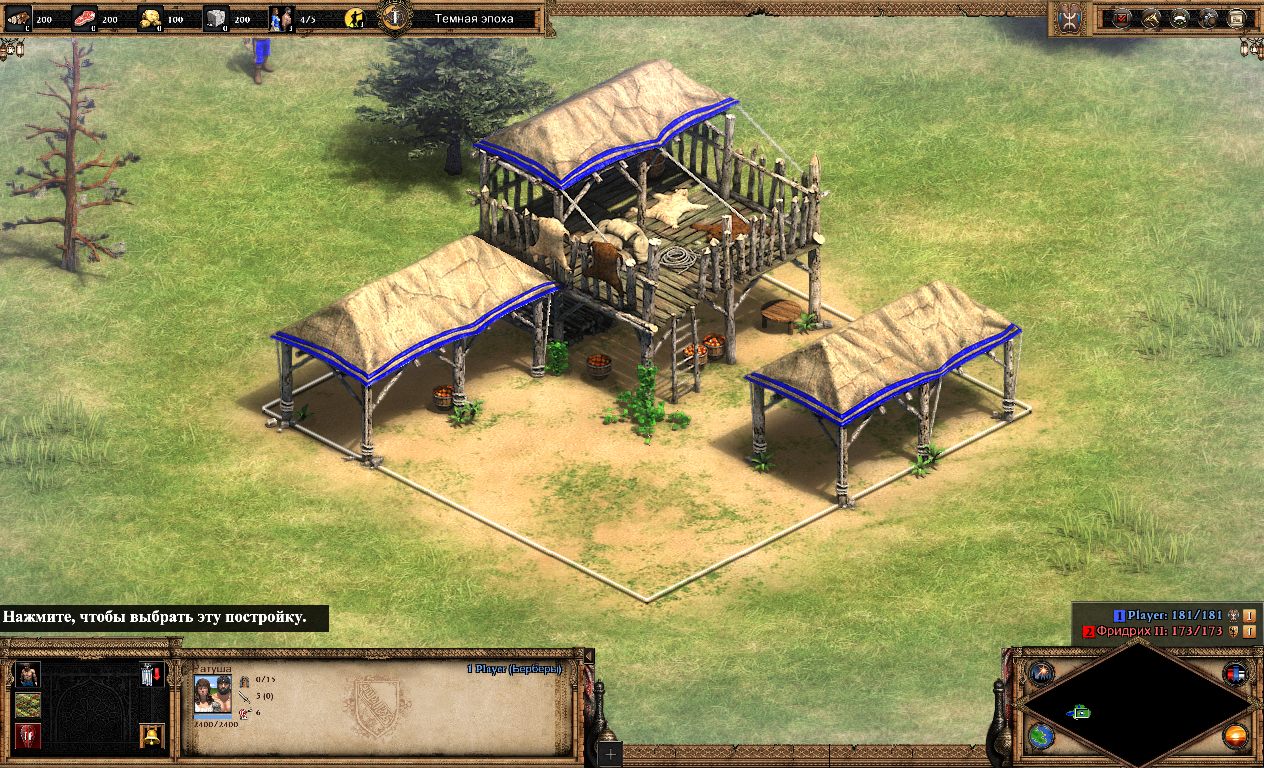Open the objectives checkmark button
1264x768 pixels.
1122,18
